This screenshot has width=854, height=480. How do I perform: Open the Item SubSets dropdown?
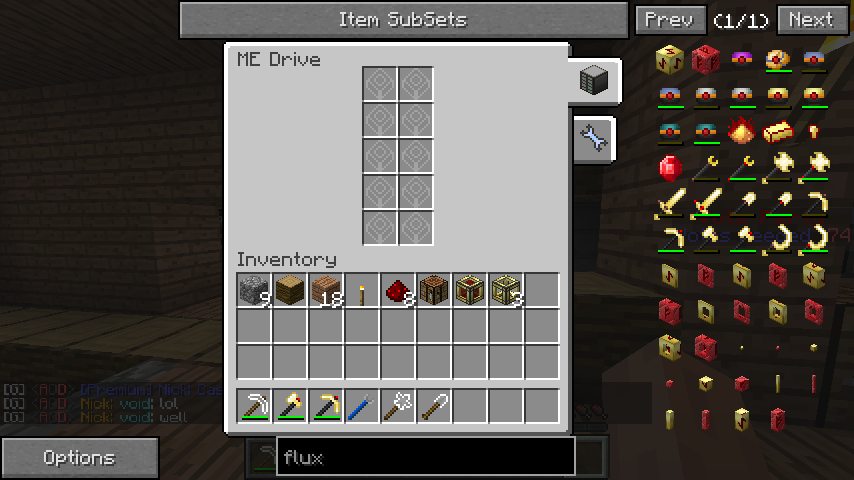click(402, 19)
